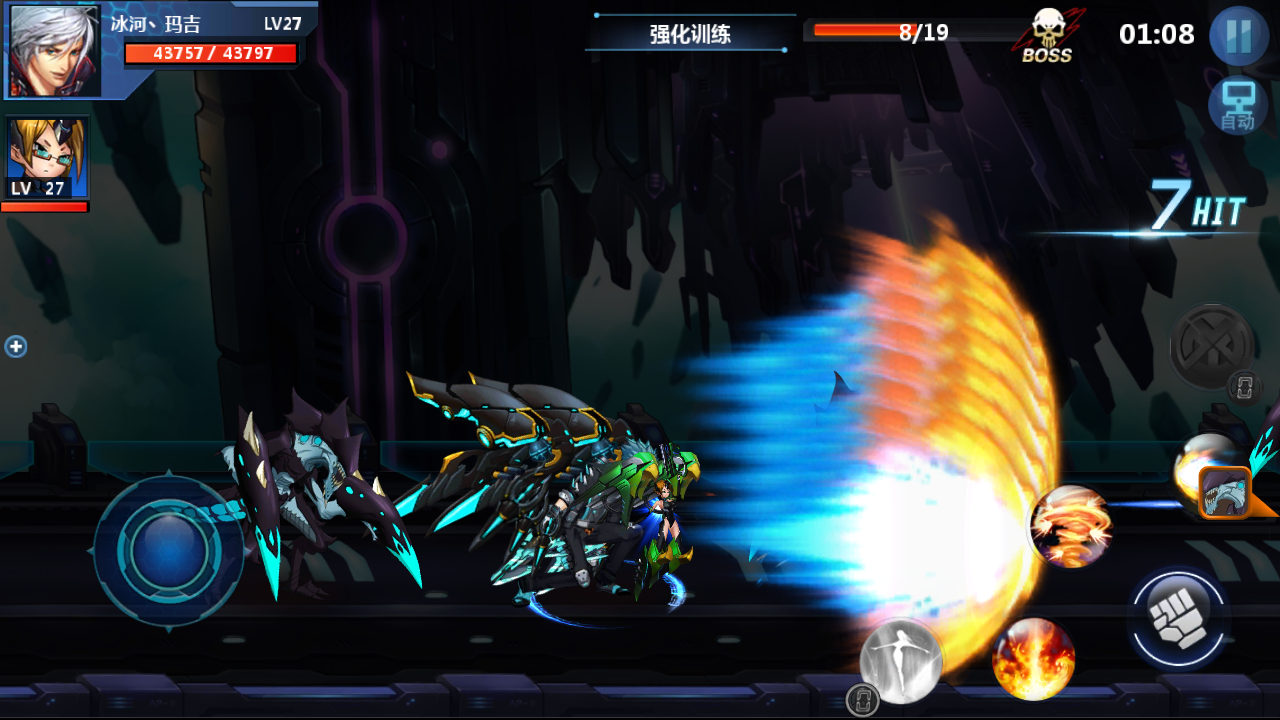Expand the small plus icon
This screenshot has width=1280, height=720.
[16, 347]
